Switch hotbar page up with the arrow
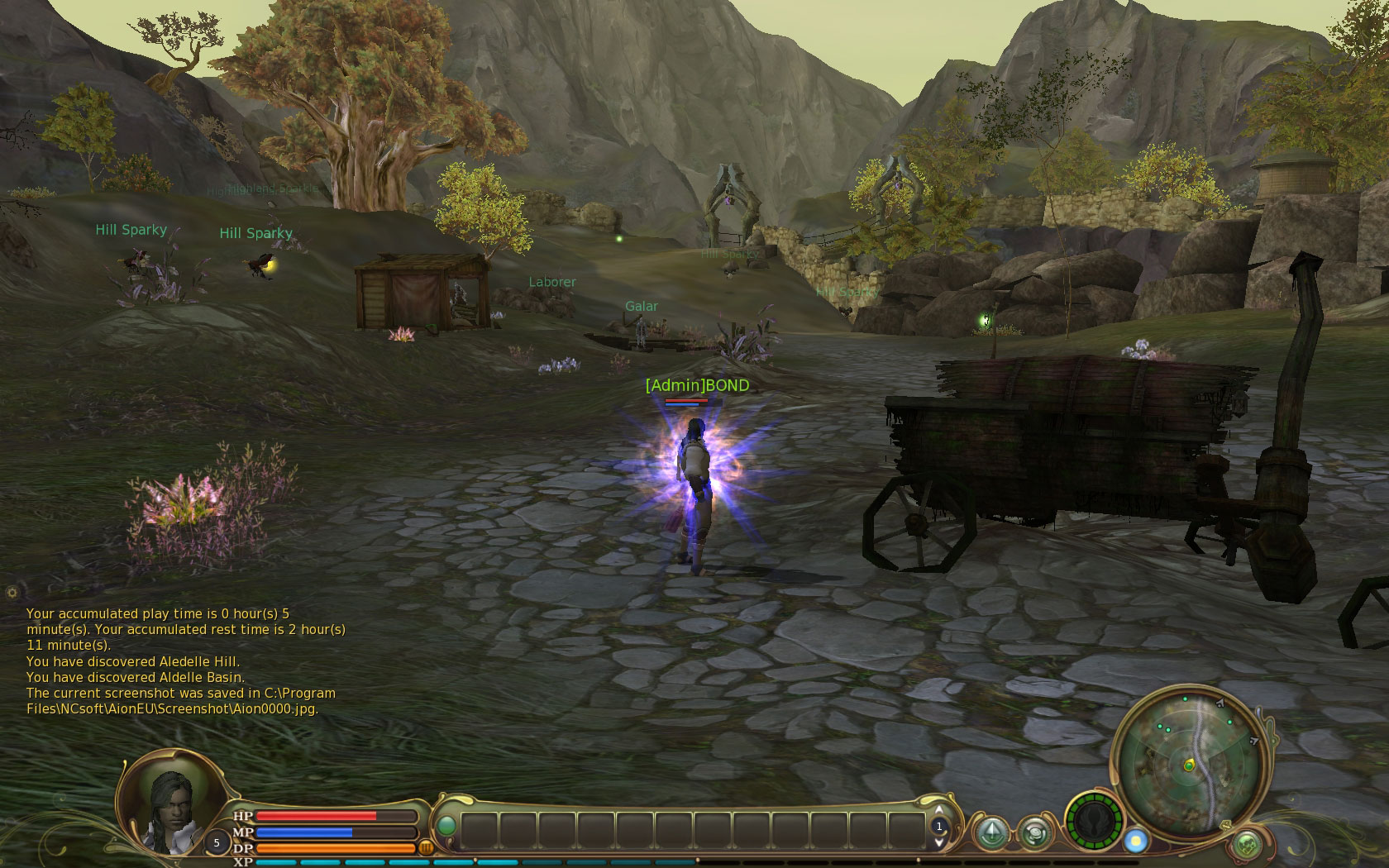The width and height of the screenshot is (1389, 868). pos(938,810)
